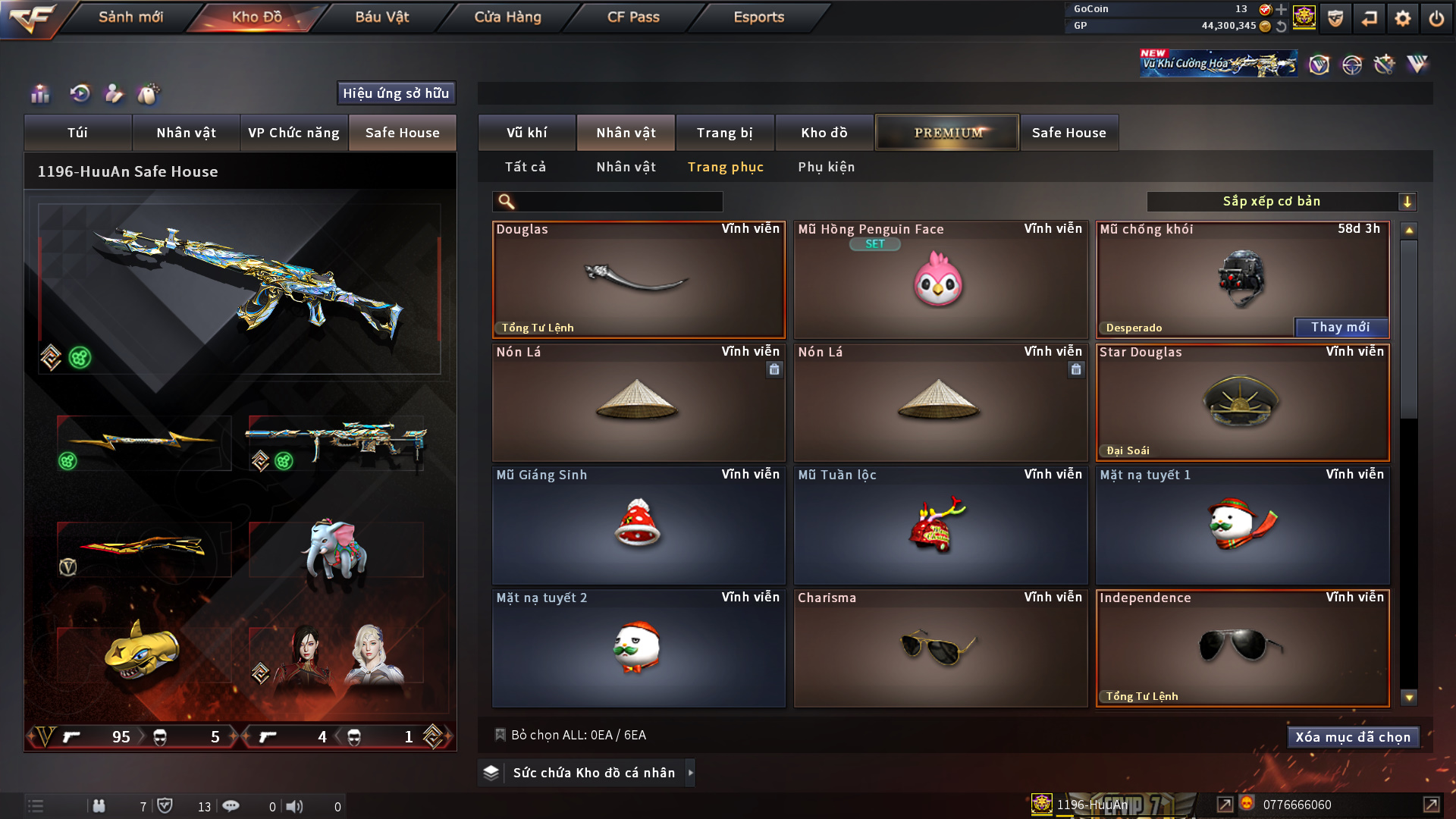Open the Báu Vật menu
This screenshot has width=1456, height=819.
pos(381,17)
